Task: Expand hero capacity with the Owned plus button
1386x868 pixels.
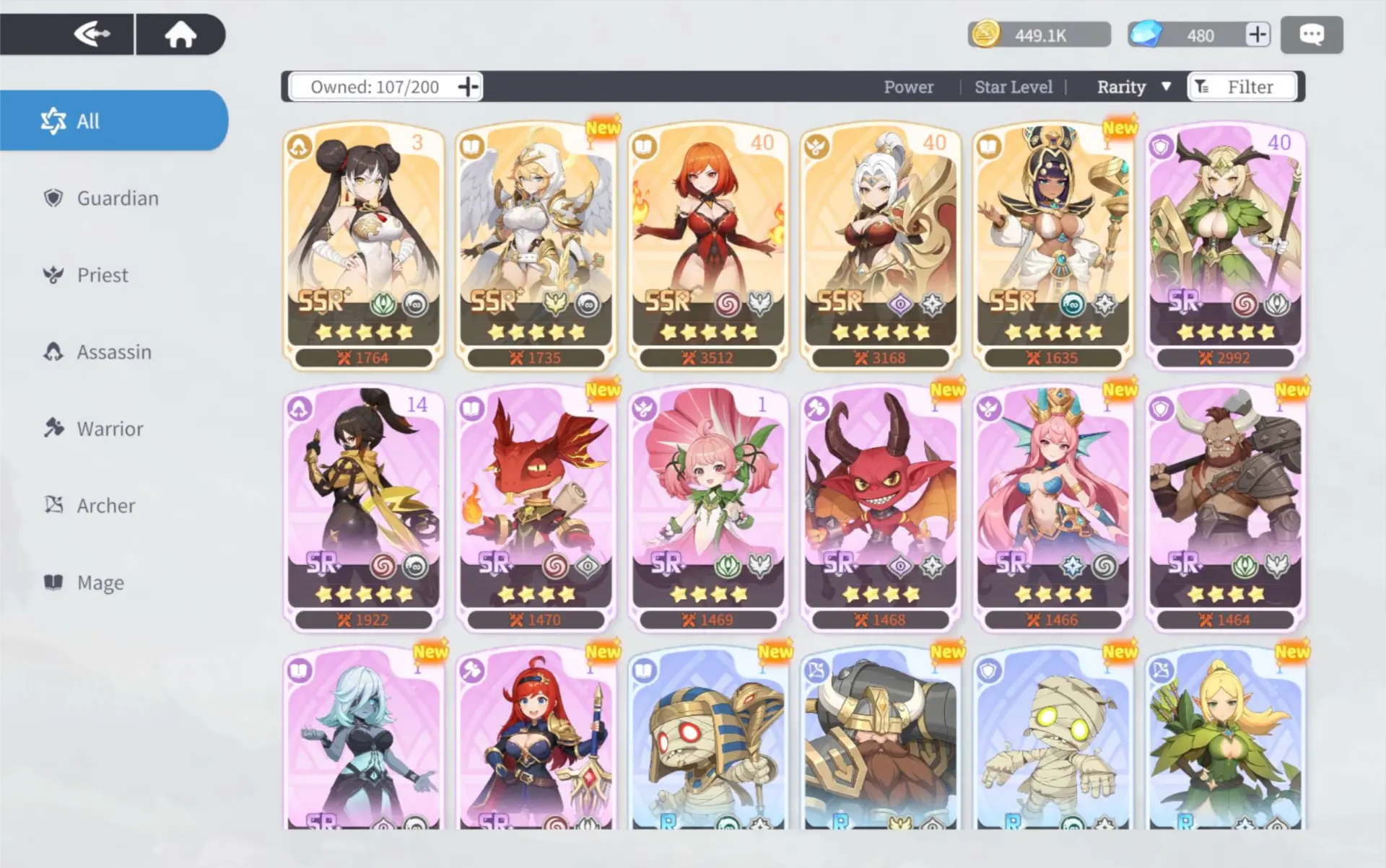Action: pos(468,87)
